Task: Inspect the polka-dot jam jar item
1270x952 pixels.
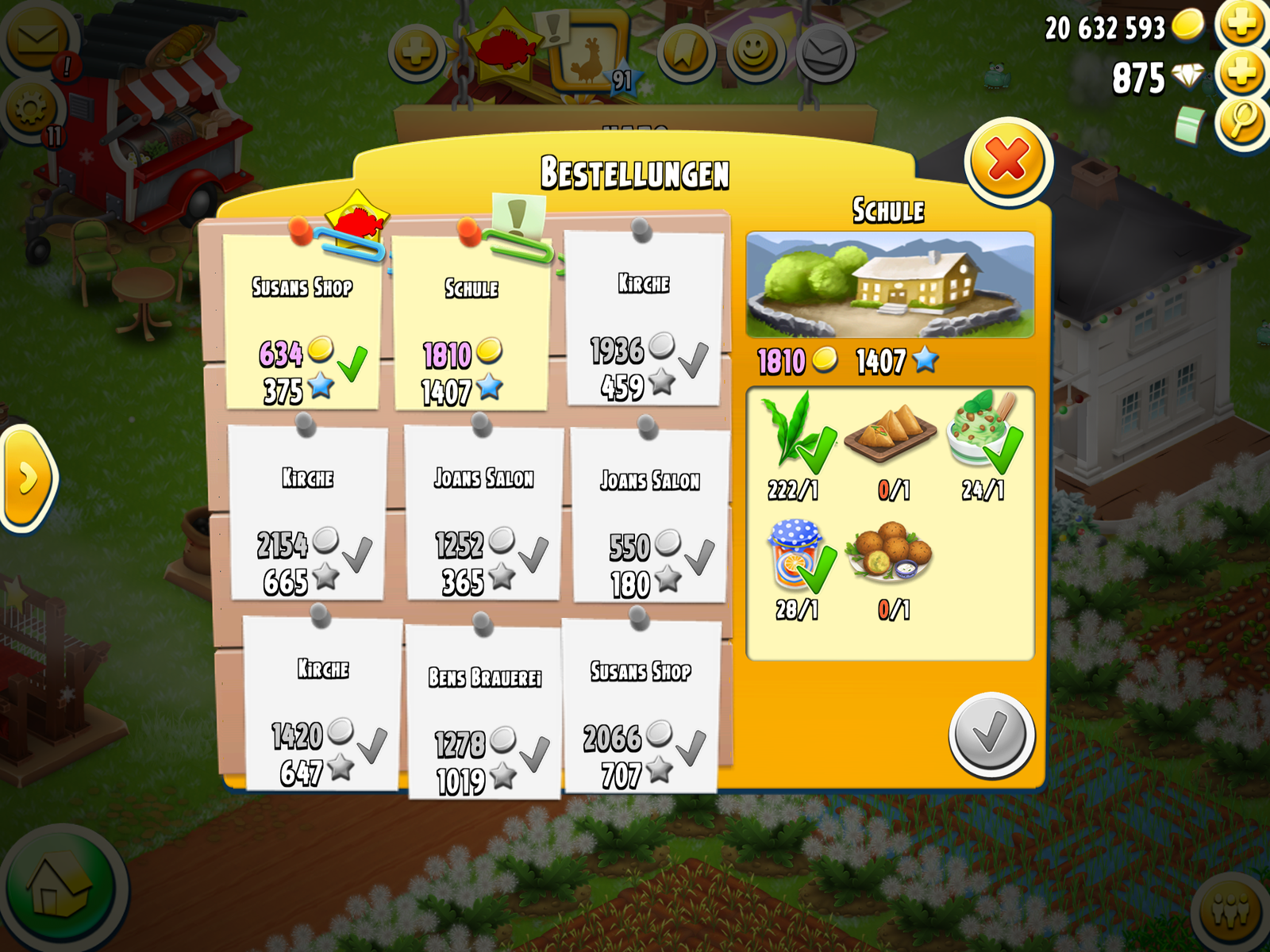Action: pyautogui.click(x=797, y=555)
